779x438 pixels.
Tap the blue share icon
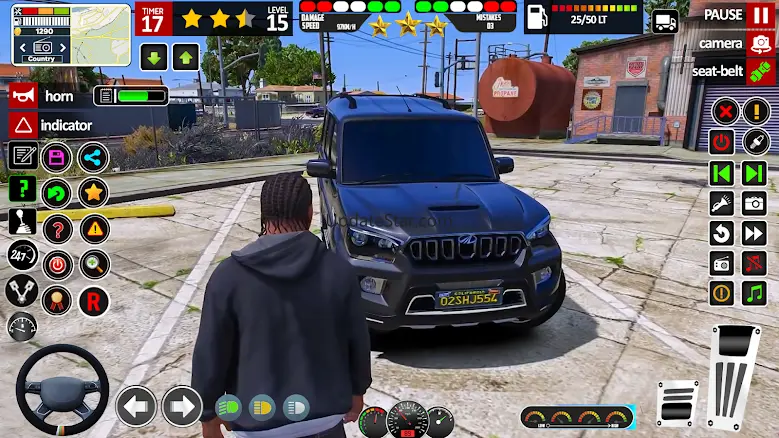click(93, 157)
